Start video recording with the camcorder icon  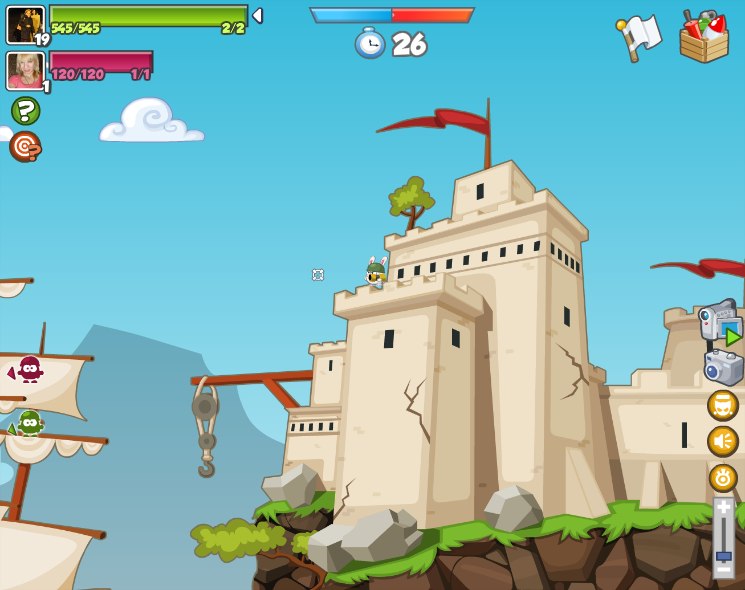coord(720,322)
